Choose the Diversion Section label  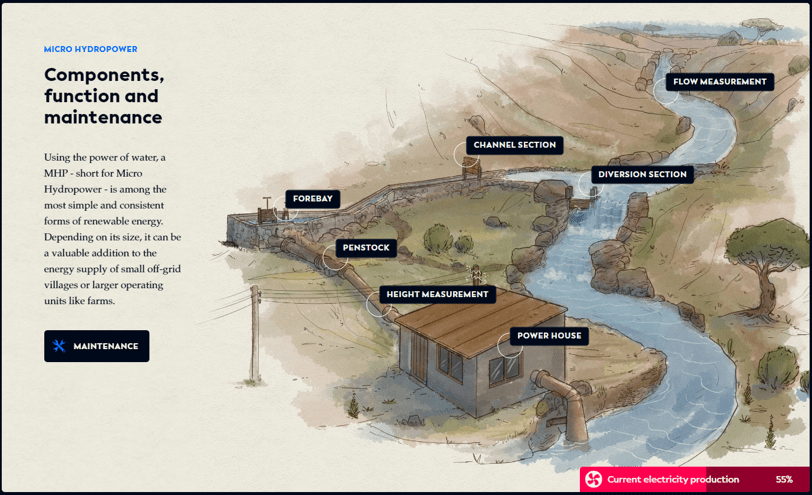pos(642,174)
